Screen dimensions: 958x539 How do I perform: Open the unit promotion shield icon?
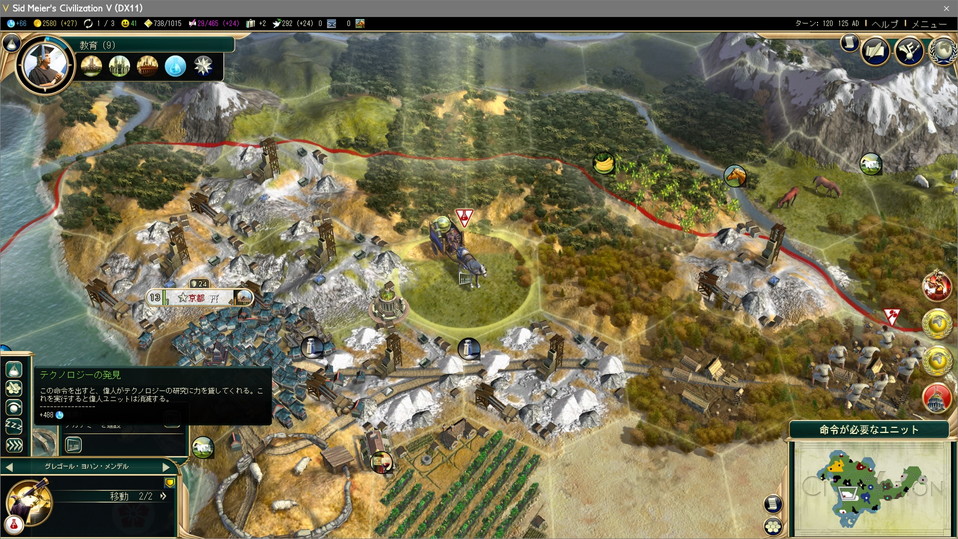click(170, 483)
